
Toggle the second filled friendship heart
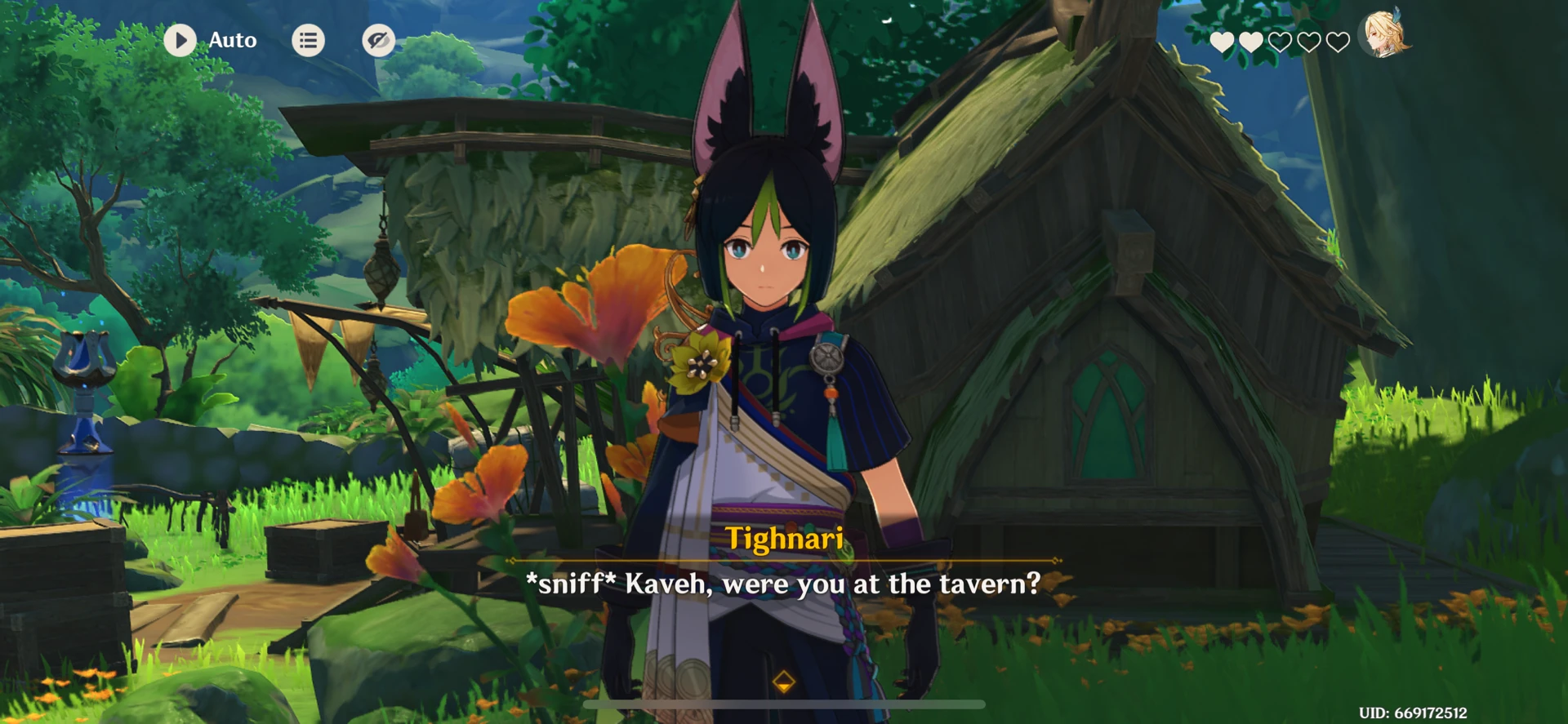coord(1250,42)
